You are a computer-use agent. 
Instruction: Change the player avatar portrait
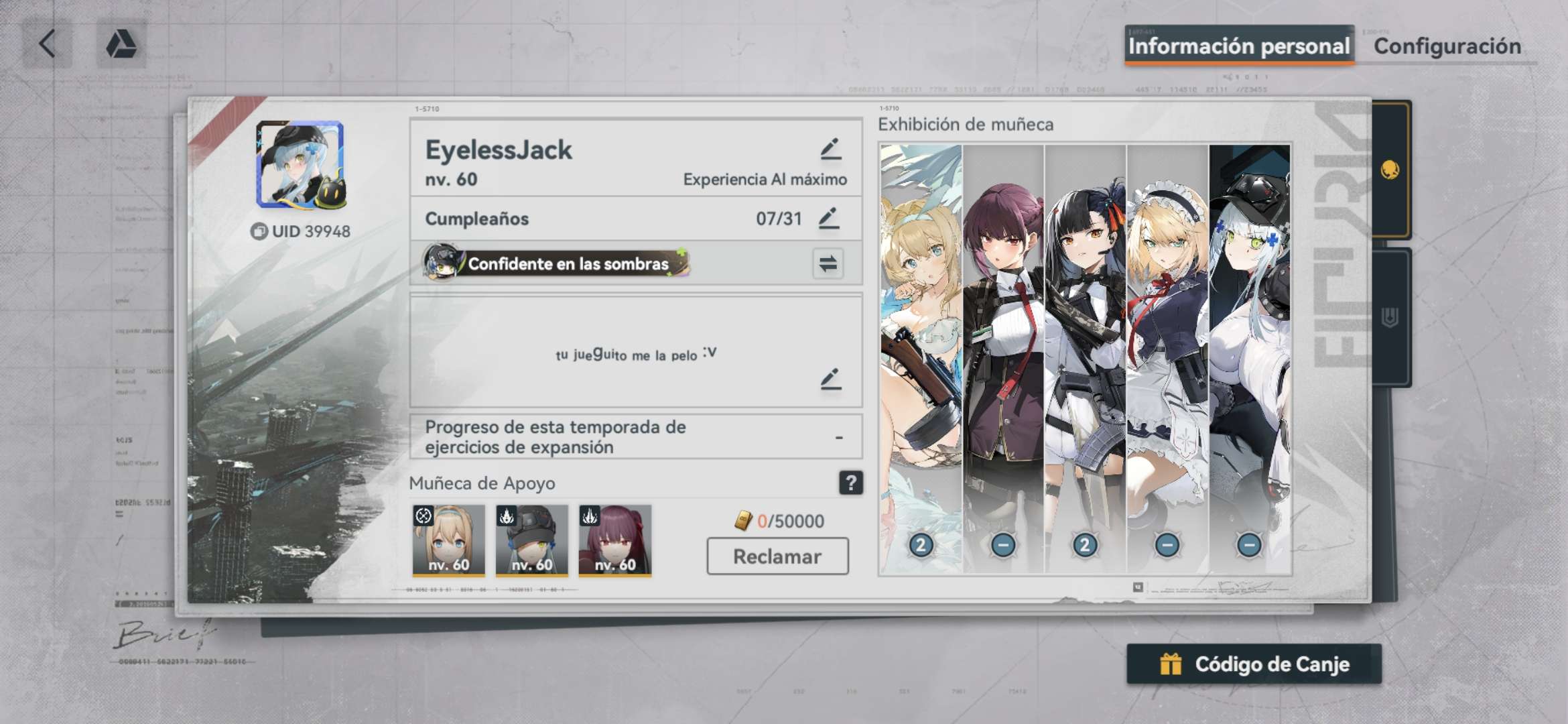click(x=300, y=165)
